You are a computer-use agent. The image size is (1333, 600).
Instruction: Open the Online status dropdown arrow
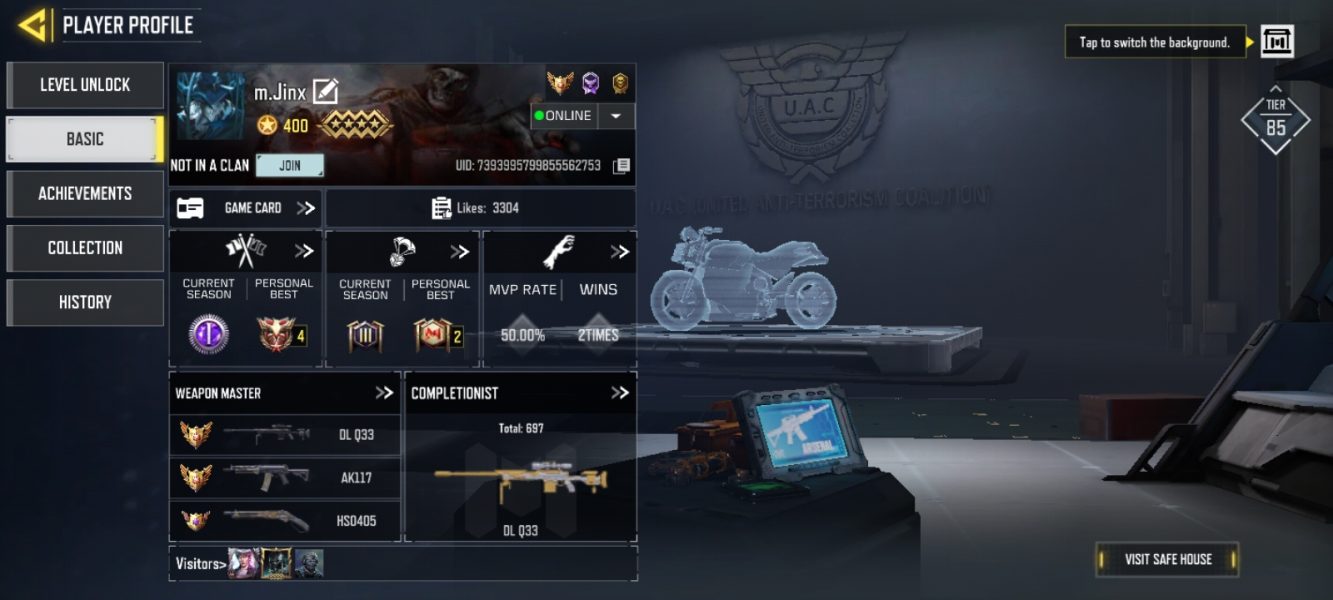point(616,116)
